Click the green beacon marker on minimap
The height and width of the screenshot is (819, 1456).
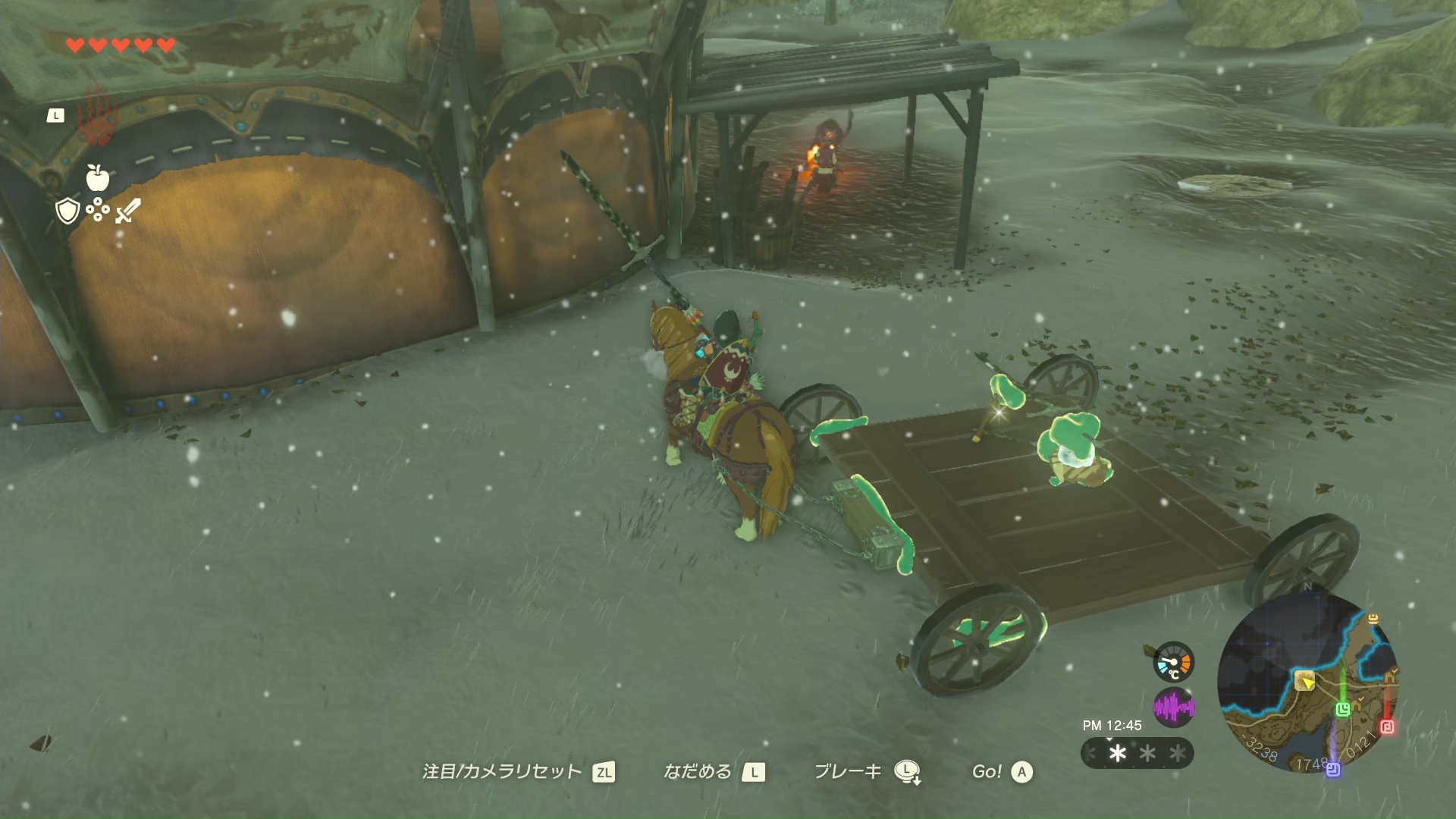click(1343, 709)
